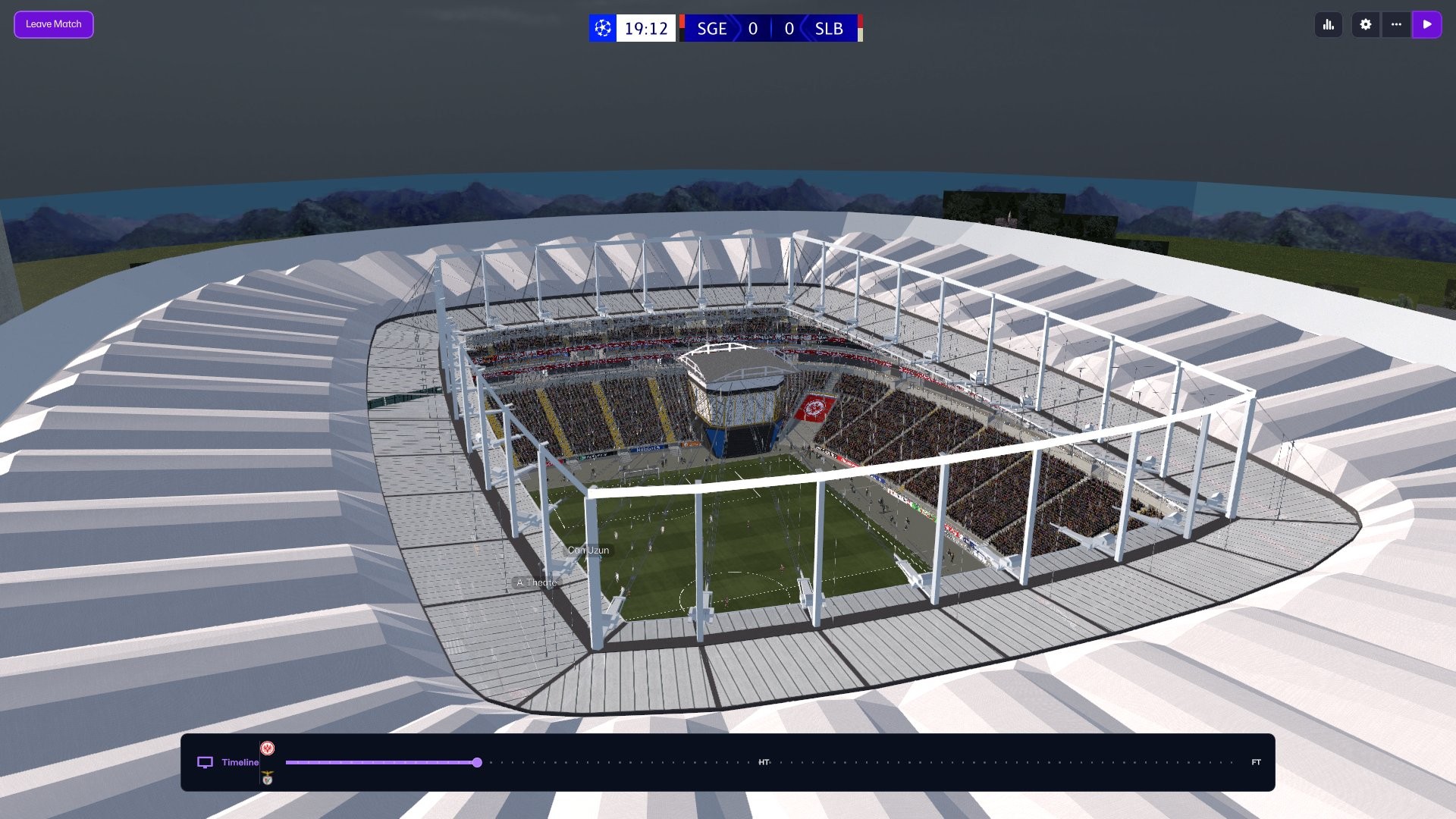Open the match stats bar-chart icon
Viewport: 1456px width, 819px height.
[x=1329, y=24]
